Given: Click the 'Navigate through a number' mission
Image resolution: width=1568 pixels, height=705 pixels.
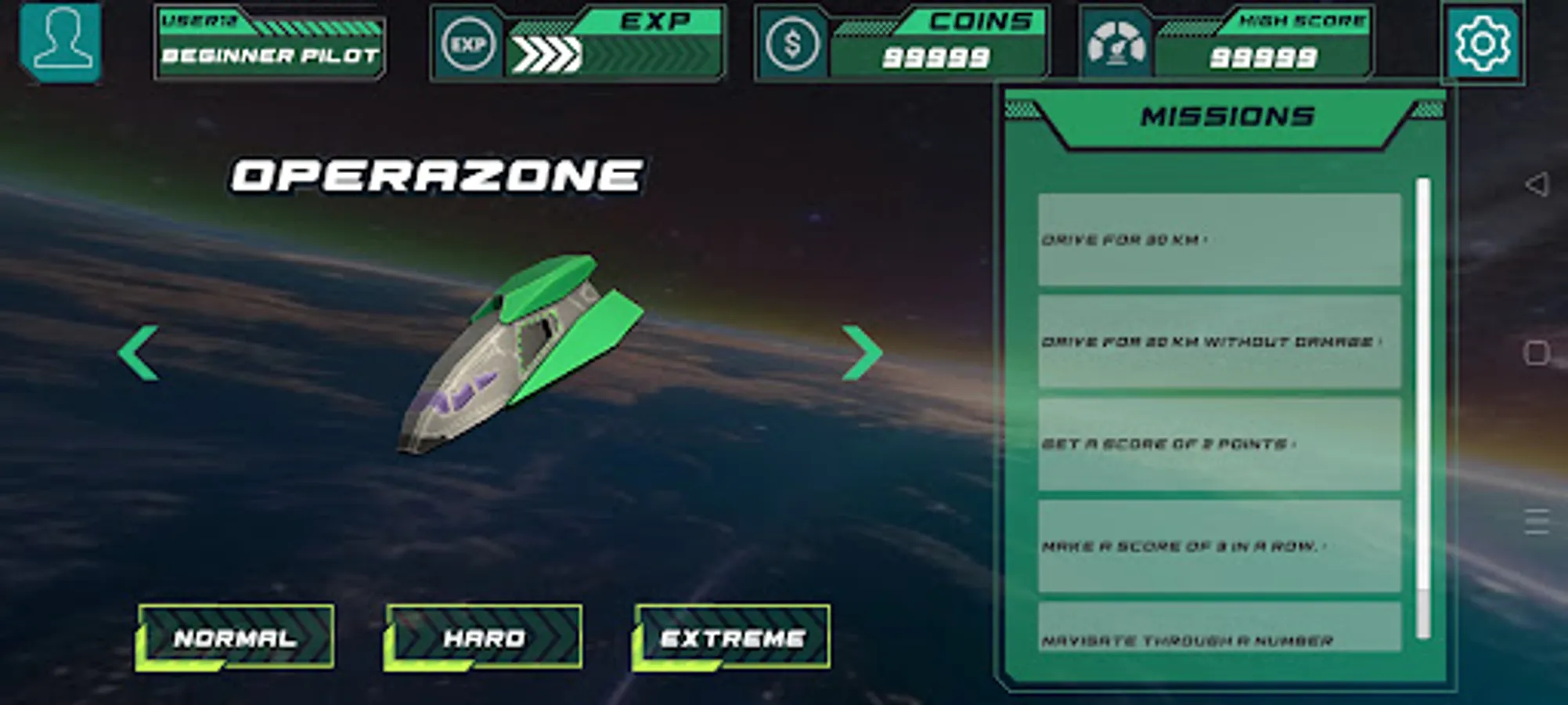Looking at the screenshot, I should pyautogui.click(x=1220, y=640).
